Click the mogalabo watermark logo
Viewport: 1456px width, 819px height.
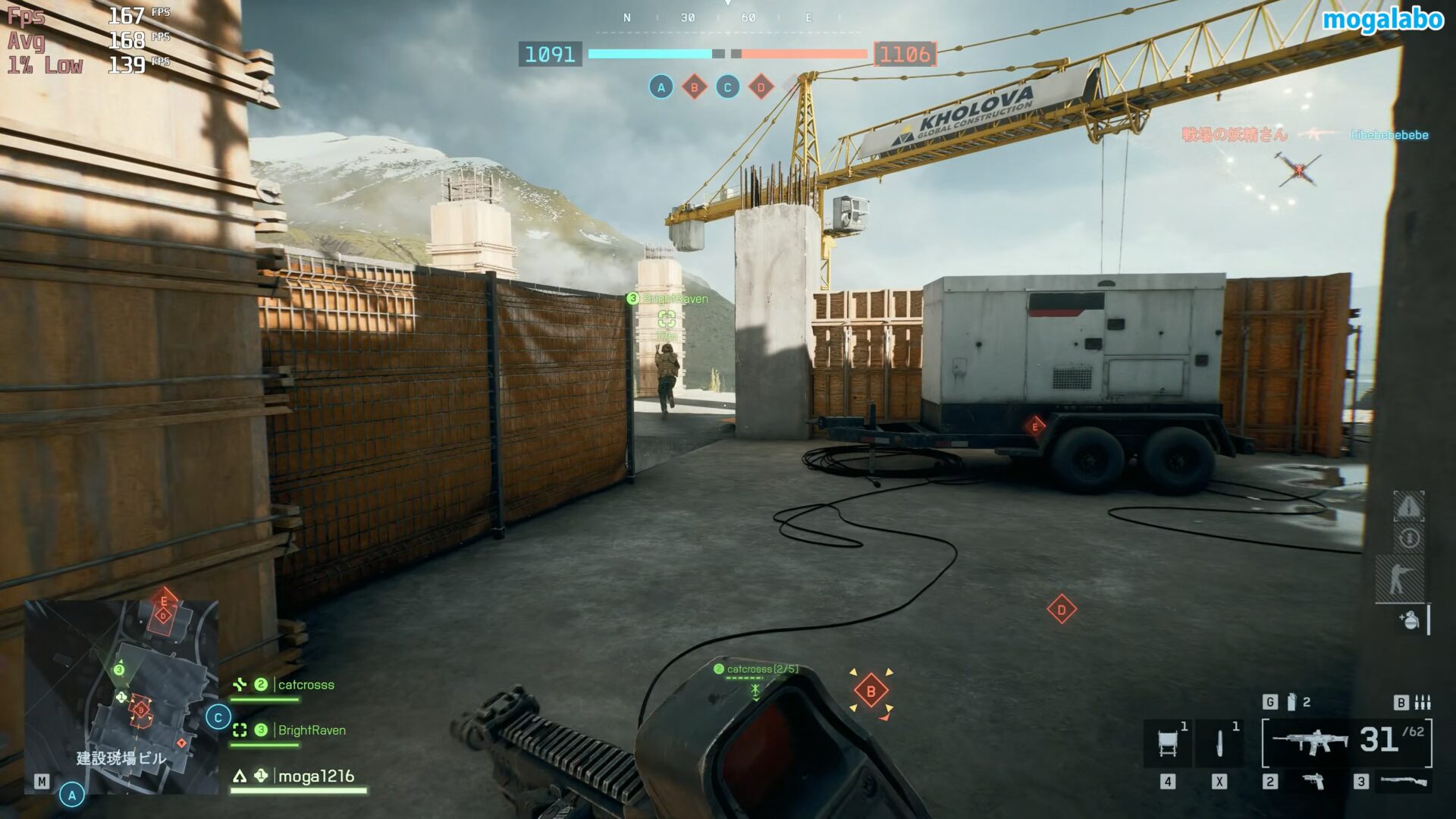pyautogui.click(x=1382, y=20)
